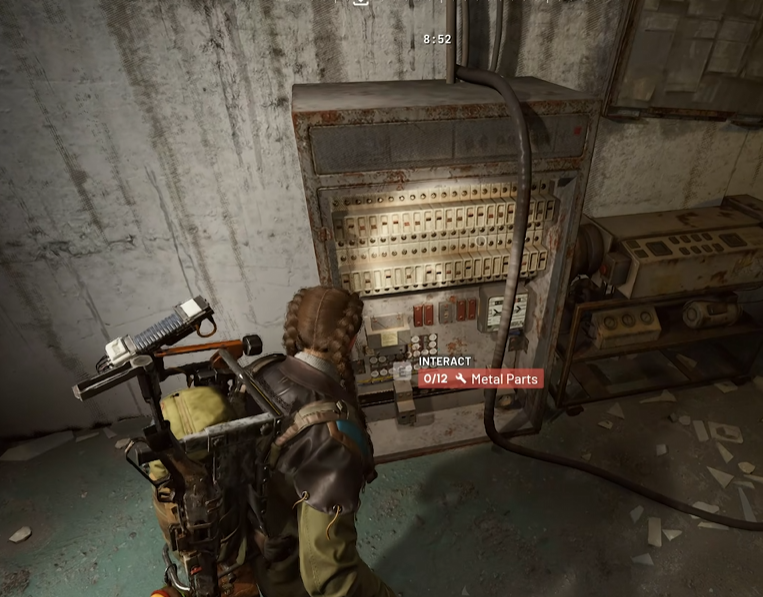763x597 pixels.
Task: Click the red Metal Parts requirement tag
Action: pyautogui.click(x=481, y=379)
